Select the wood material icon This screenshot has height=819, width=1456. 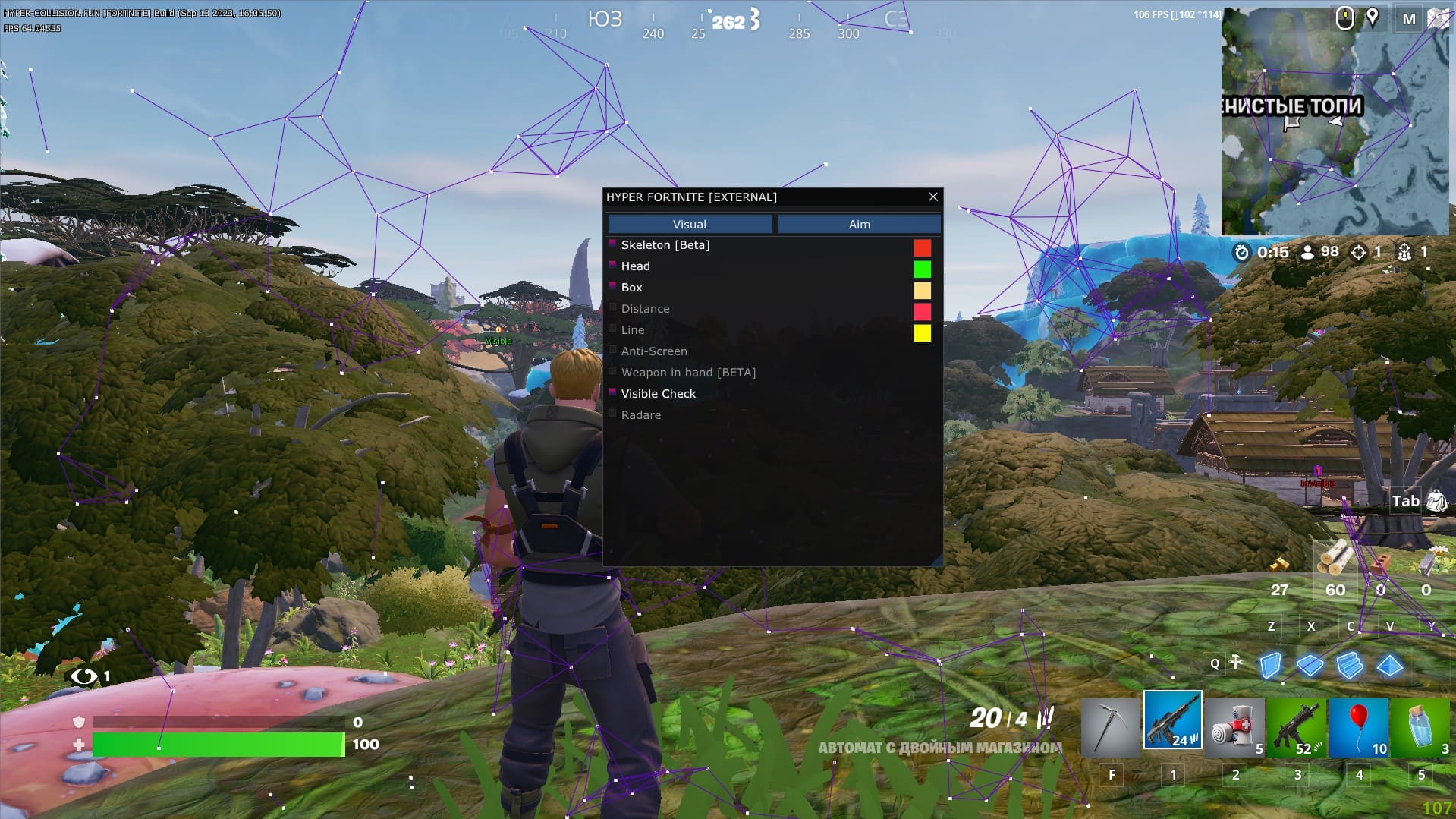[x=1335, y=560]
